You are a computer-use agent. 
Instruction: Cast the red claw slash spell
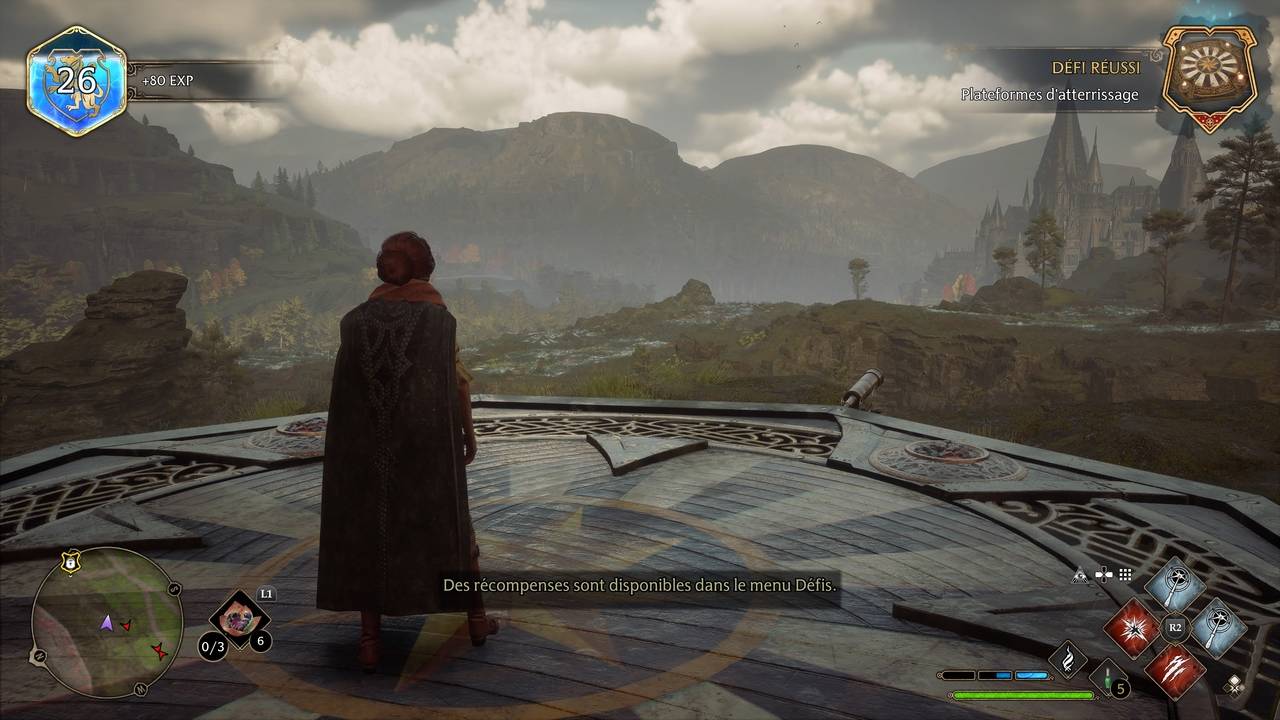pos(1175,670)
